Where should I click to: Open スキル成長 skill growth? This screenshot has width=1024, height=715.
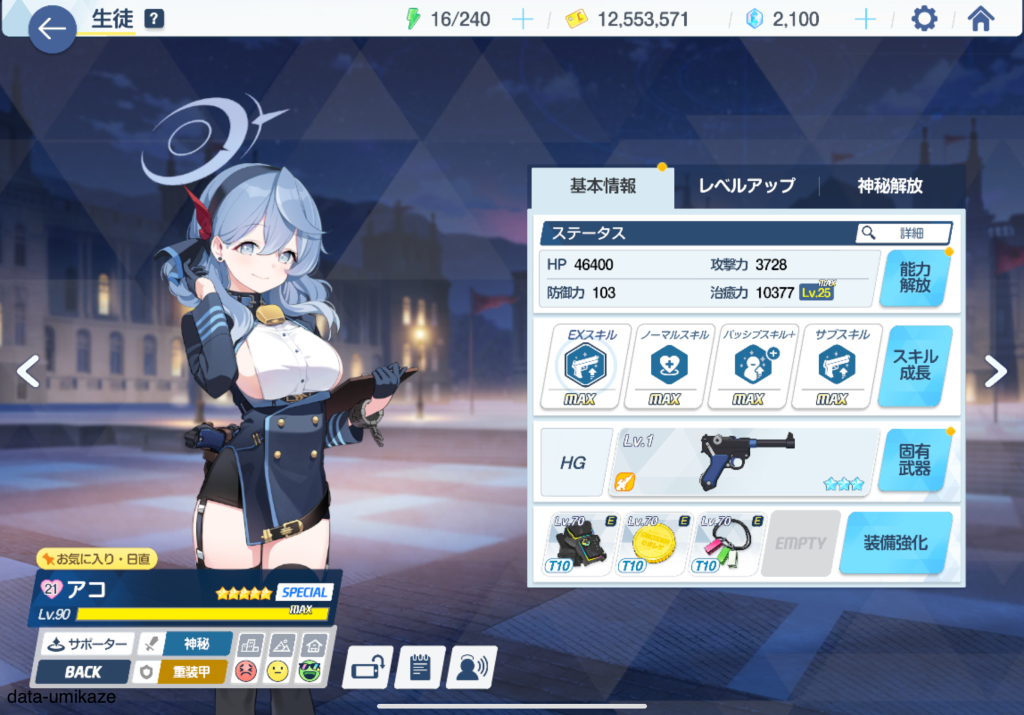[914, 365]
